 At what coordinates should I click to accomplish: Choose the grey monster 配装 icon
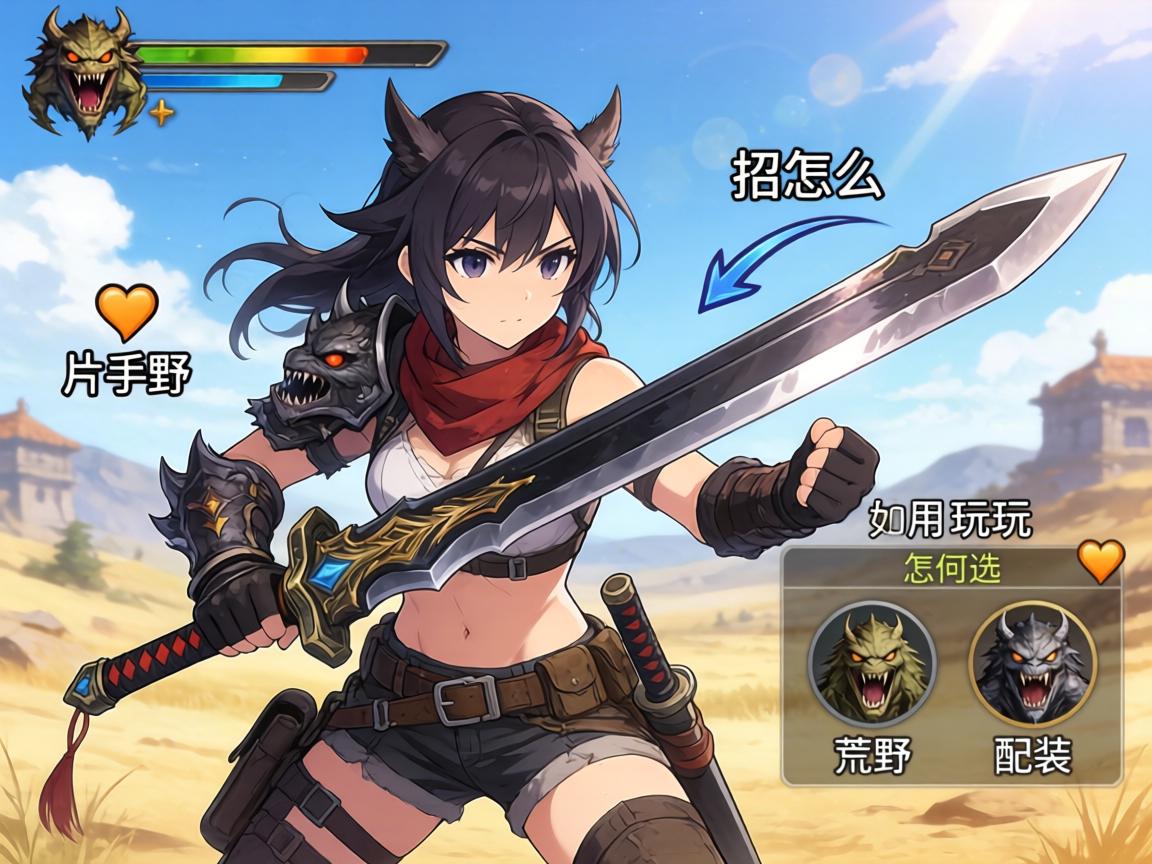tap(1032, 663)
